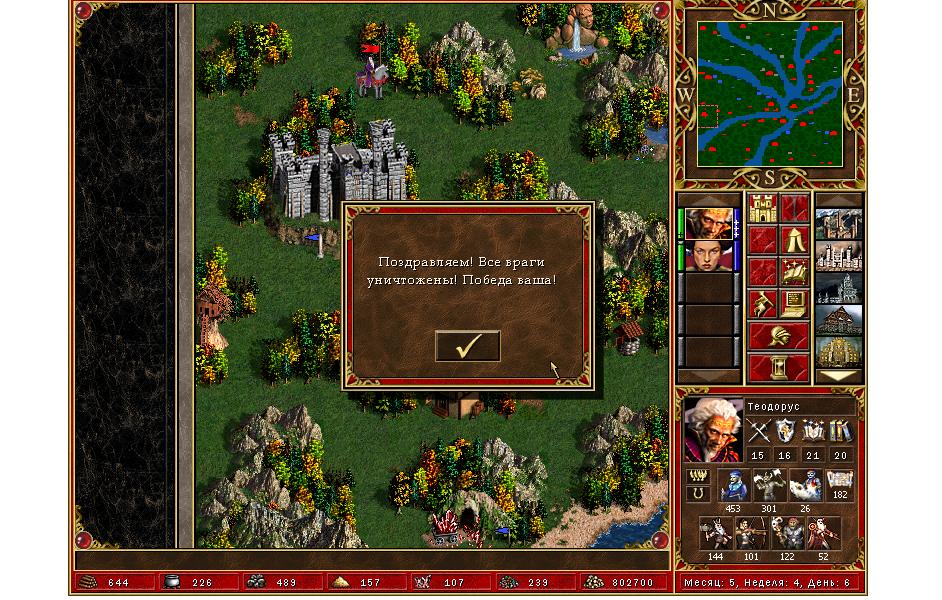Image resolution: width=942 pixels, height=600 pixels.
Task: Open adventure options with the horseman icon
Action: coord(763,303)
